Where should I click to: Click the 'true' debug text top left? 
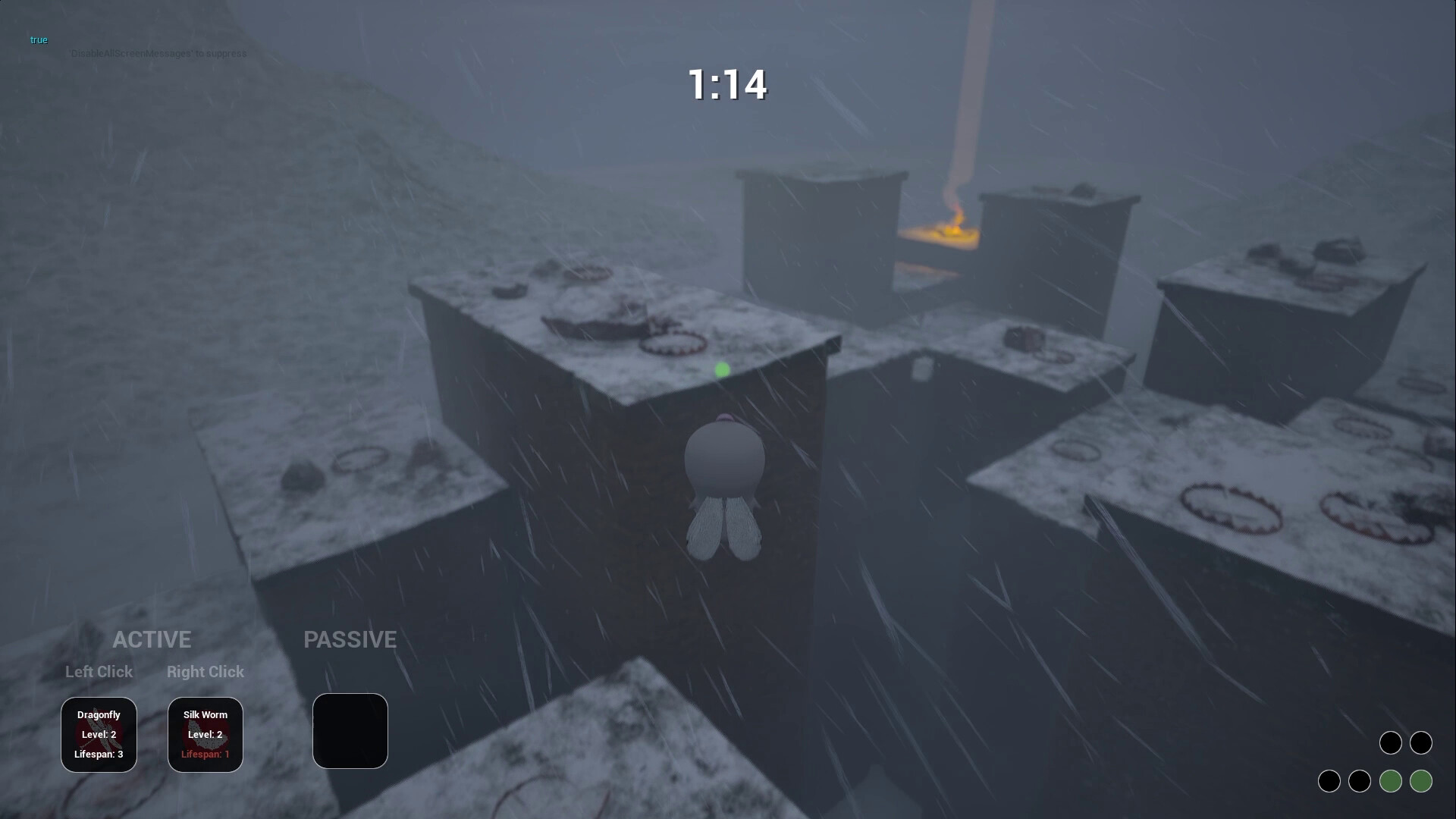tap(38, 39)
